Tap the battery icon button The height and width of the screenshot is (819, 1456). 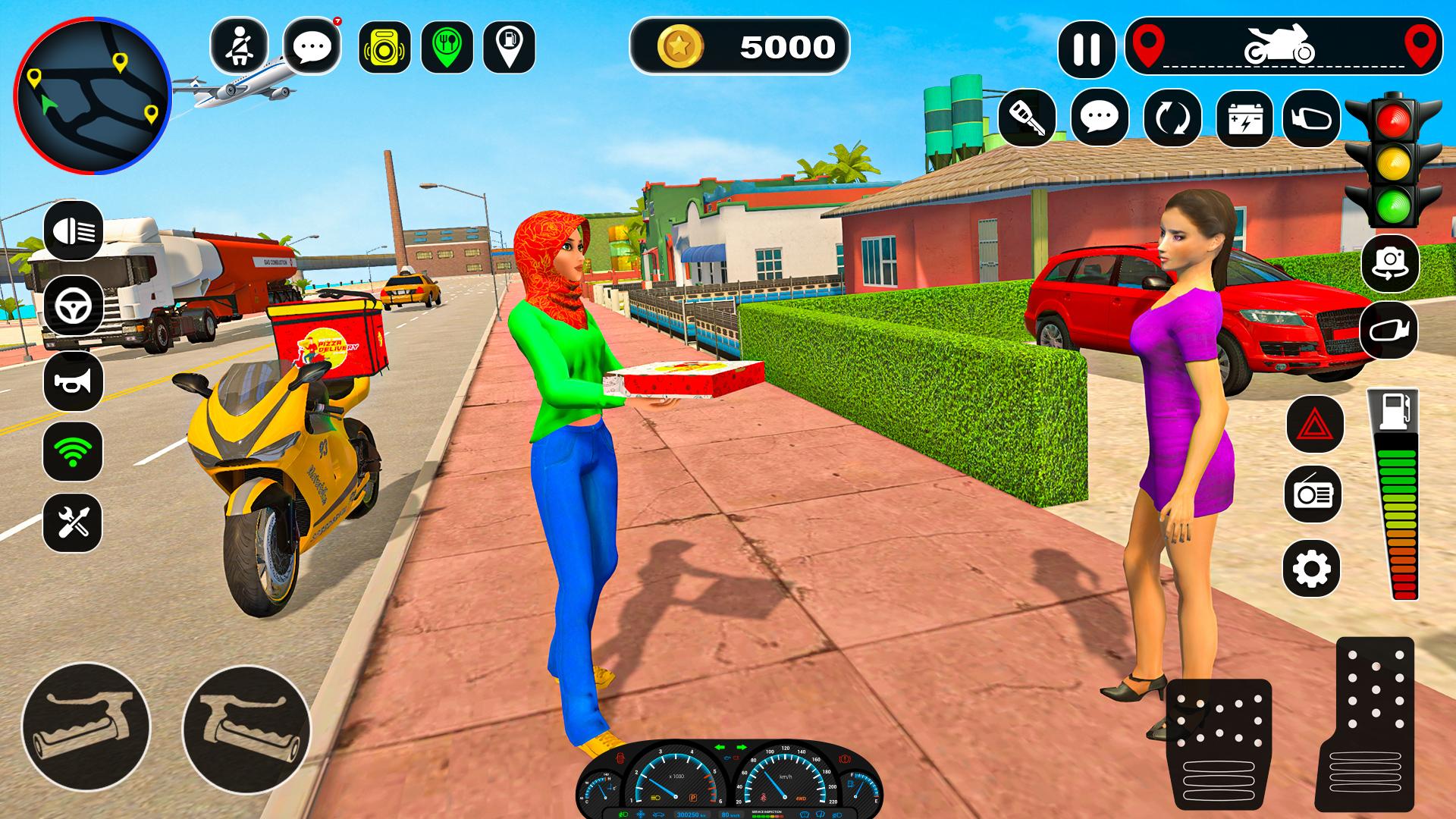click(1244, 119)
